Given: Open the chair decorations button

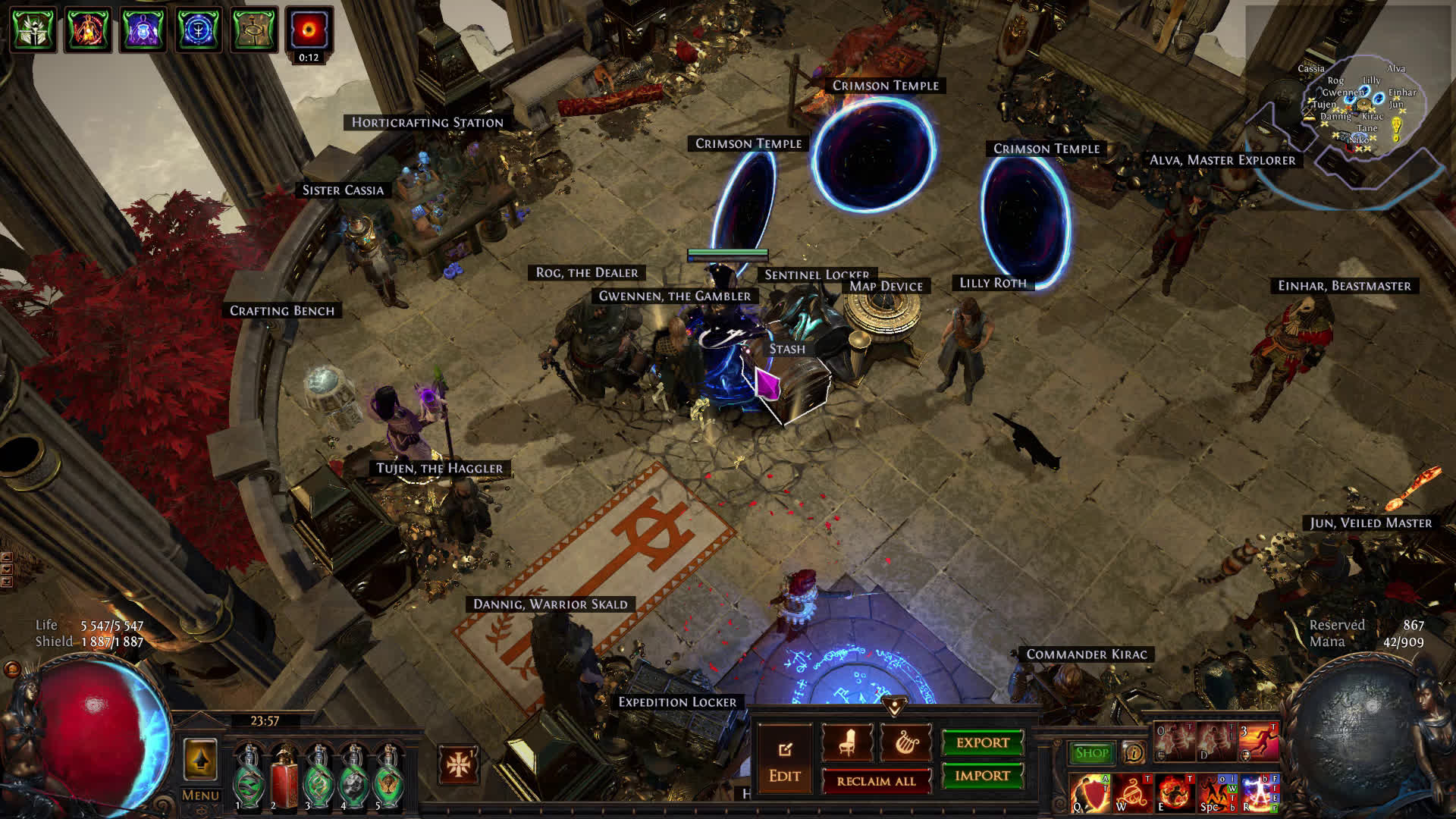Looking at the screenshot, I should pyautogui.click(x=847, y=742).
